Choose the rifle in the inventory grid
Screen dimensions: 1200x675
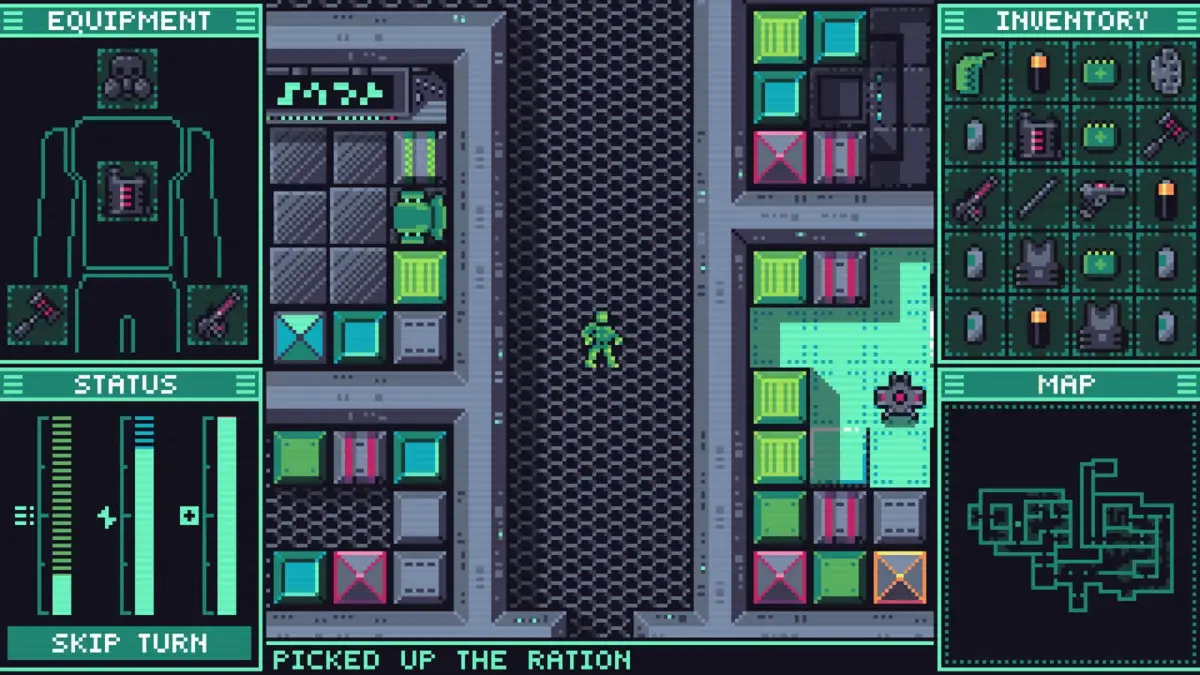[974, 198]
